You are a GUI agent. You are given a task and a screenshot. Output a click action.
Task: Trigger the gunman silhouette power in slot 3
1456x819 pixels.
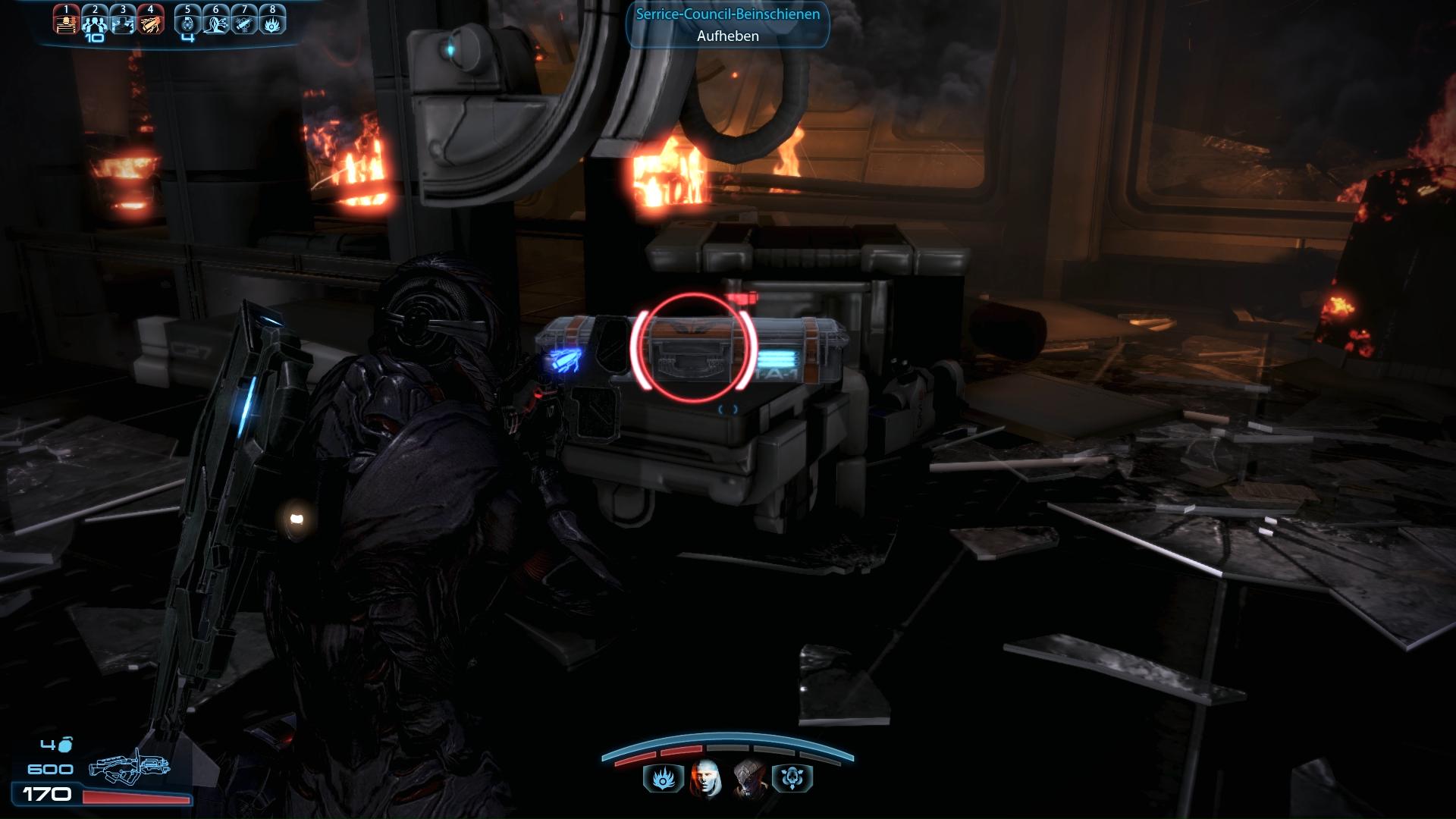tap(123, 21)
